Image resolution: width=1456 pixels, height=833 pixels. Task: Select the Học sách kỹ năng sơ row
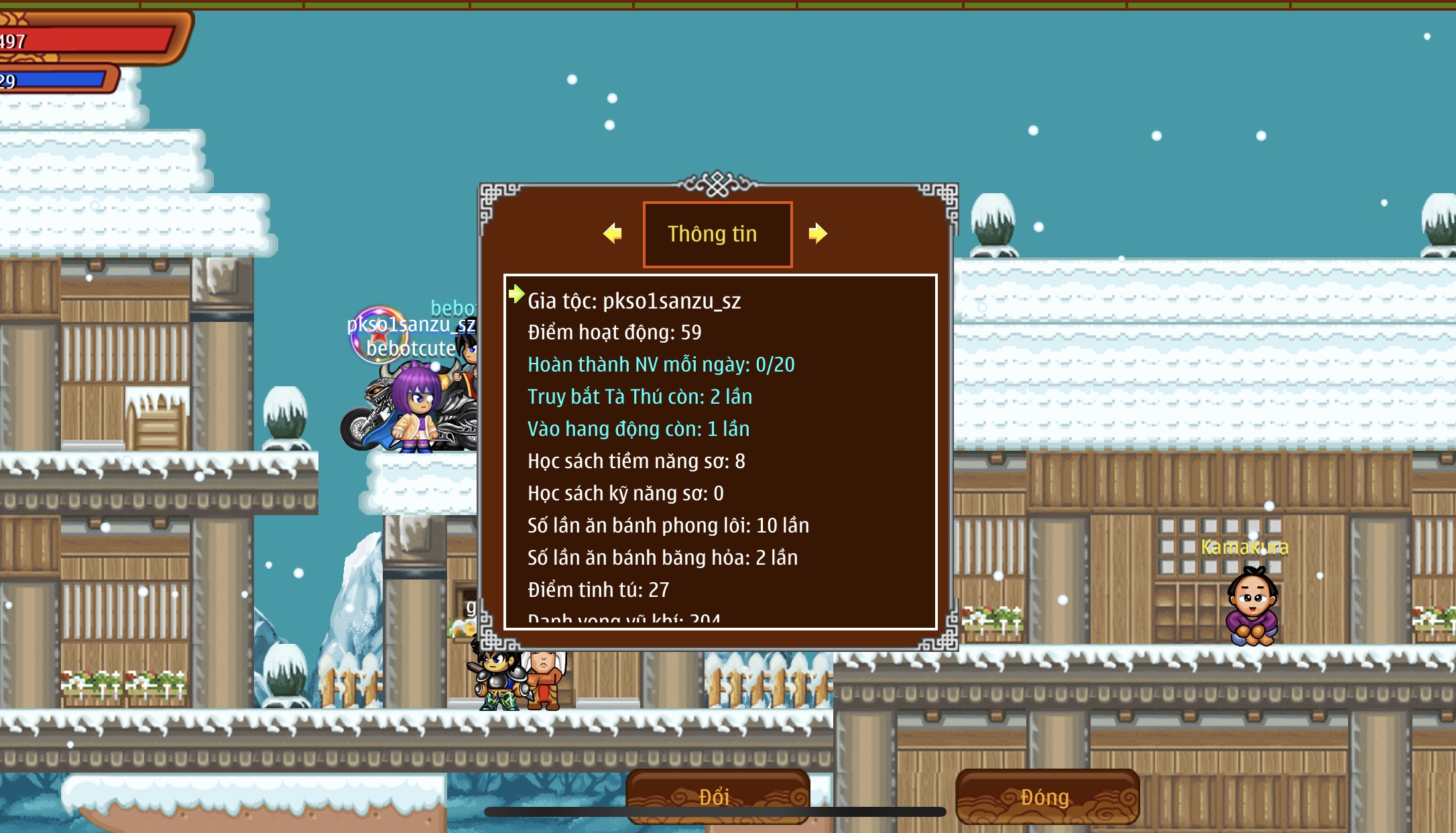[625, 493]
